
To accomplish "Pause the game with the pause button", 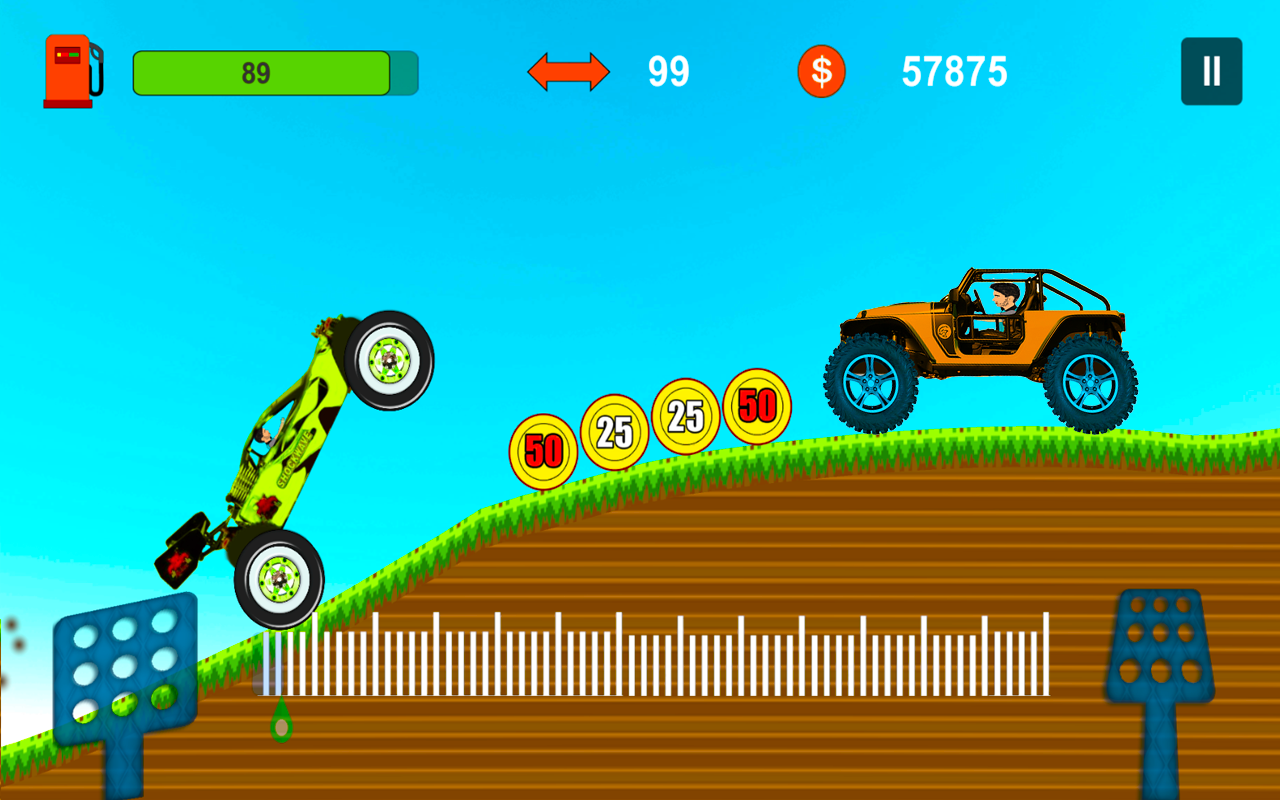I will click(x=1211, y=71).
